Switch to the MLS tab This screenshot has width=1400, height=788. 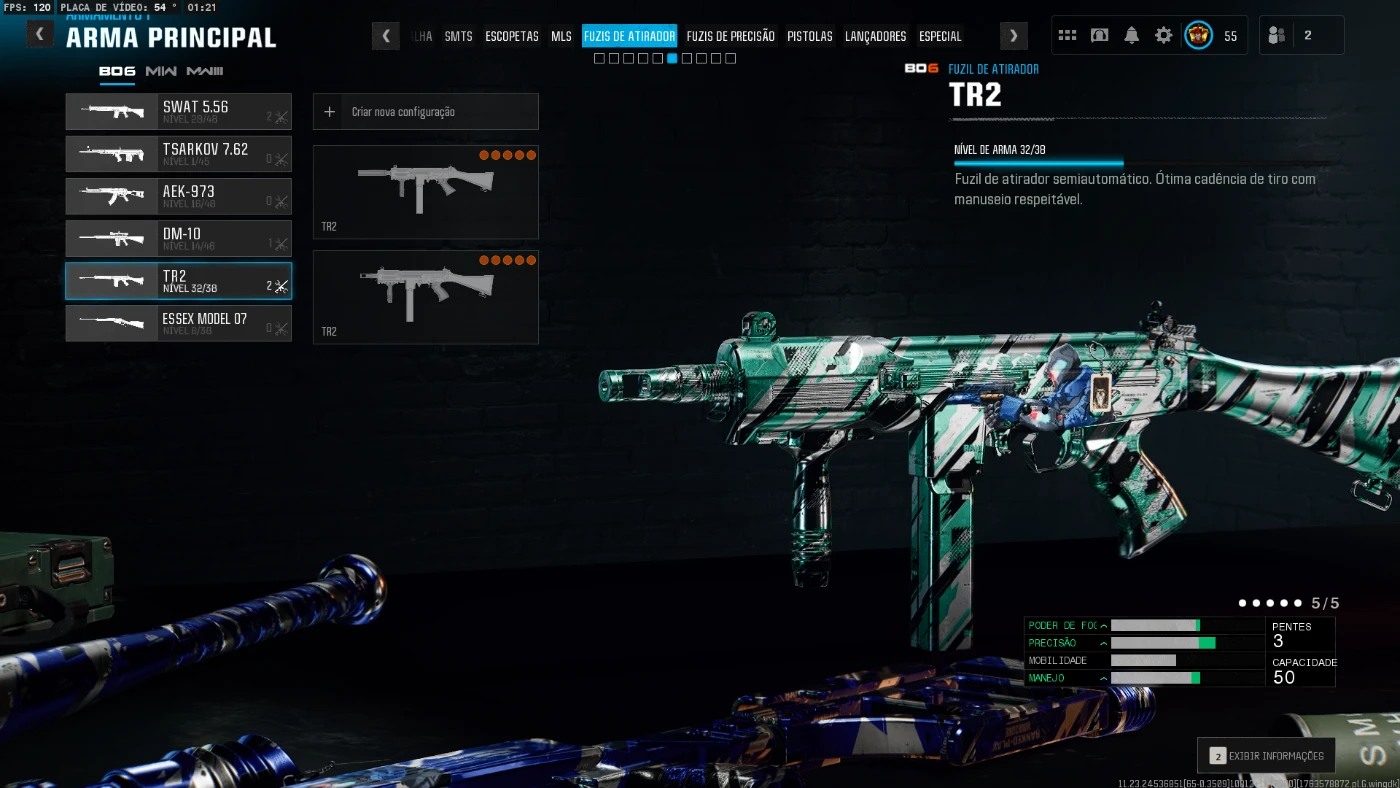tap(561, 36)
